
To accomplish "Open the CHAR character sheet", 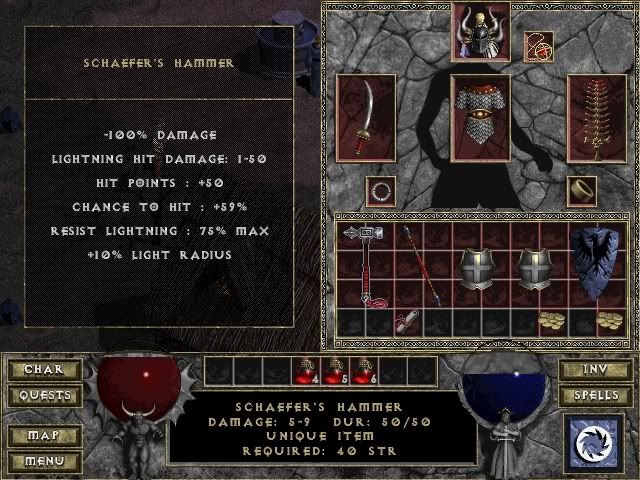I will click(43, 370).
